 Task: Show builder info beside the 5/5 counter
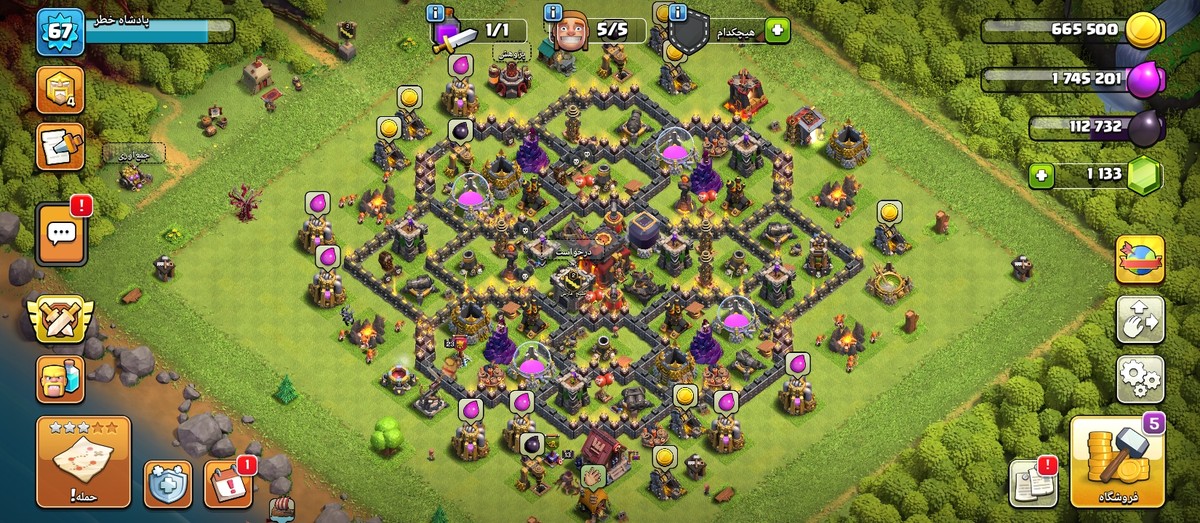pos(554,13)
